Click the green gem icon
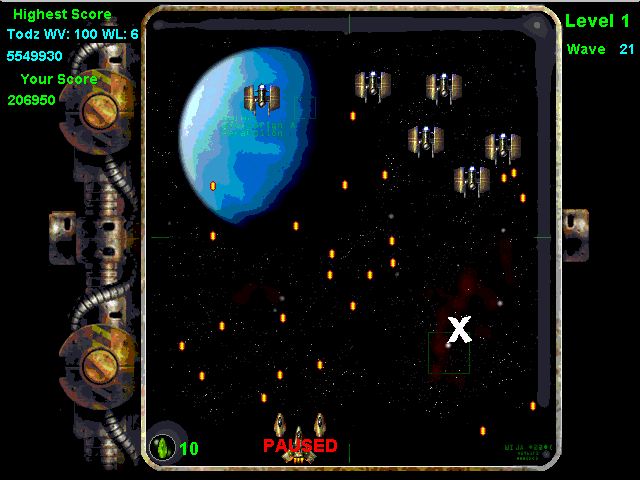This screenshot has width=640, height=480. coord(161,447)
